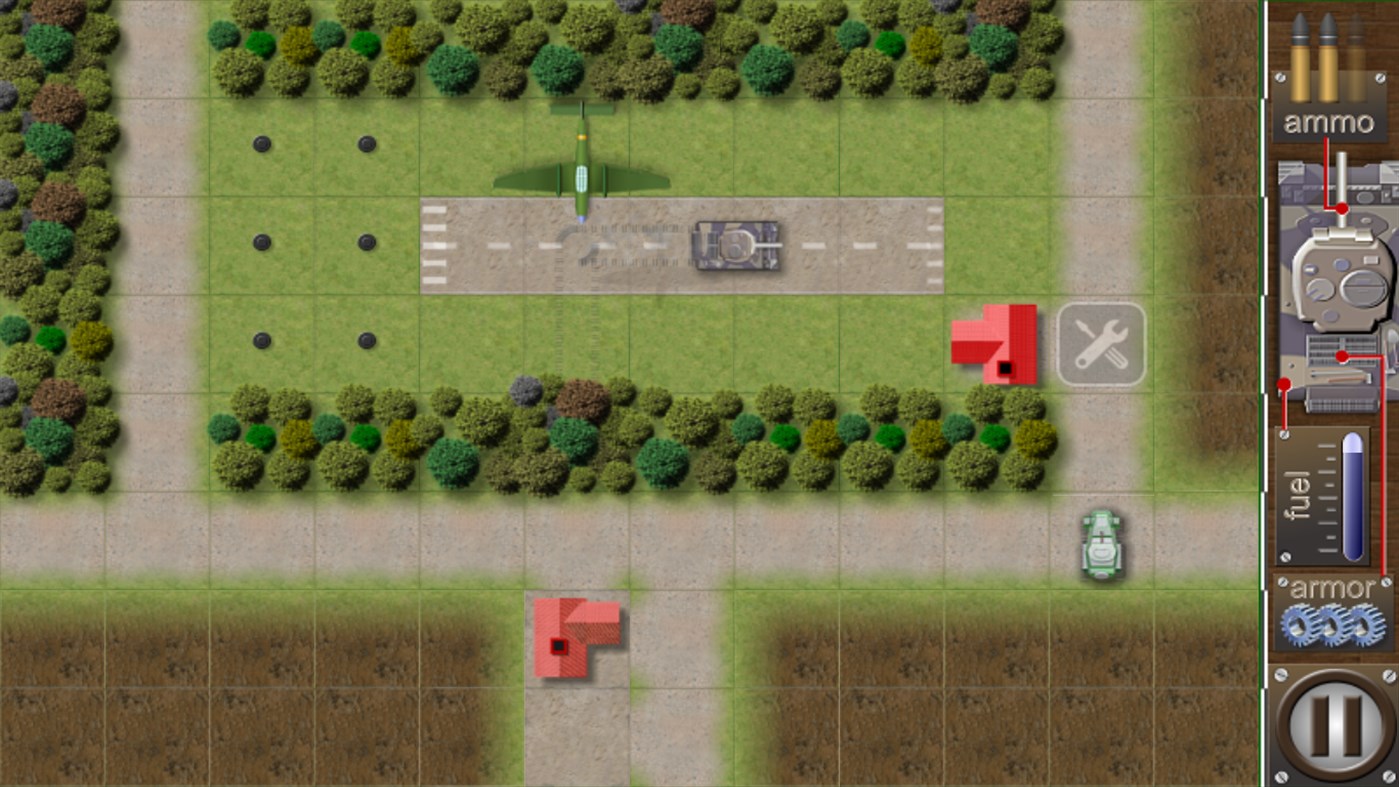Click the green supply truck near the road
This screenshot has height=787, width=1399.
coord(1100,545)
